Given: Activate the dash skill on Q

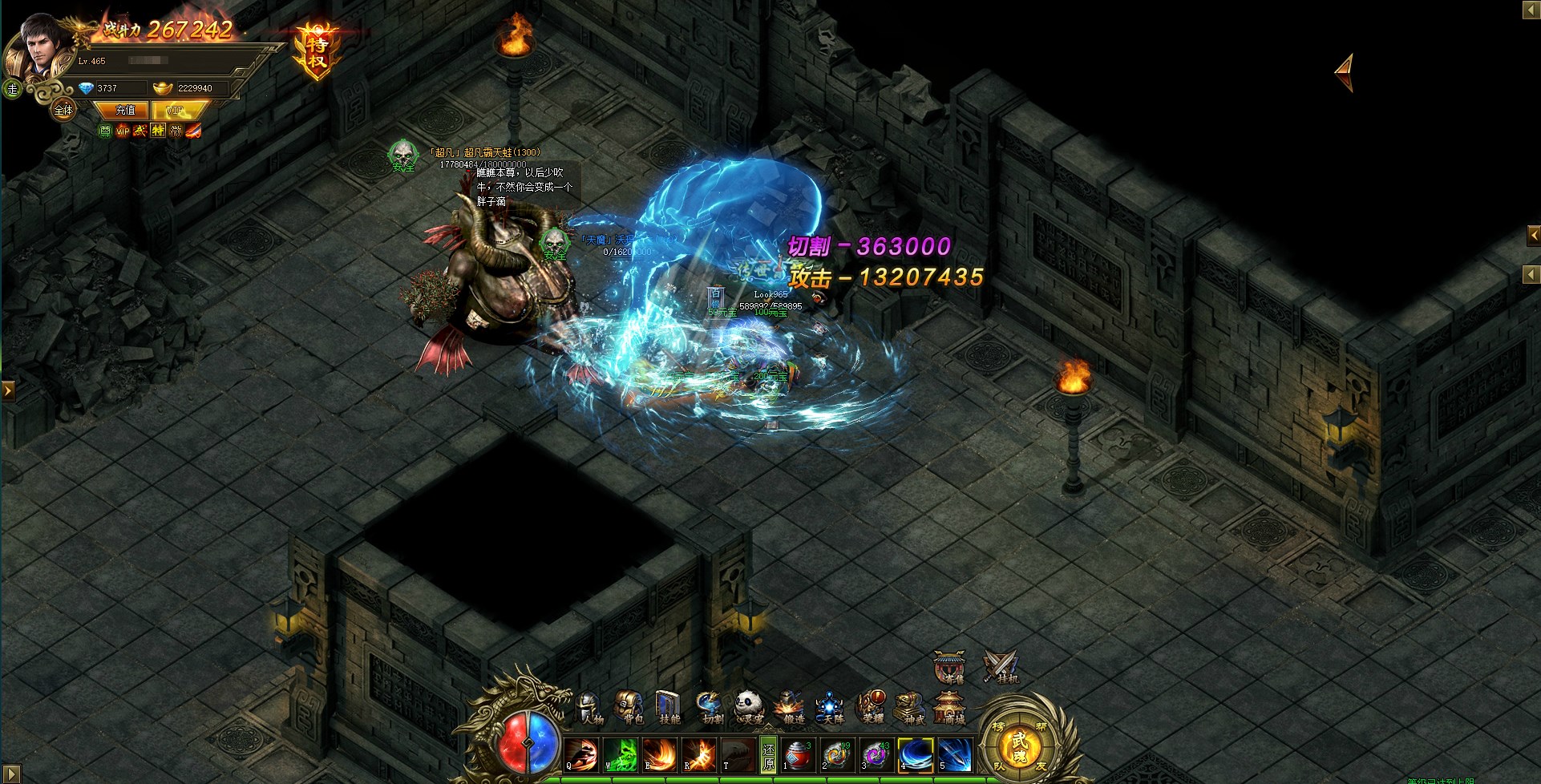Looking at the screenshot, I should [581, 755].
